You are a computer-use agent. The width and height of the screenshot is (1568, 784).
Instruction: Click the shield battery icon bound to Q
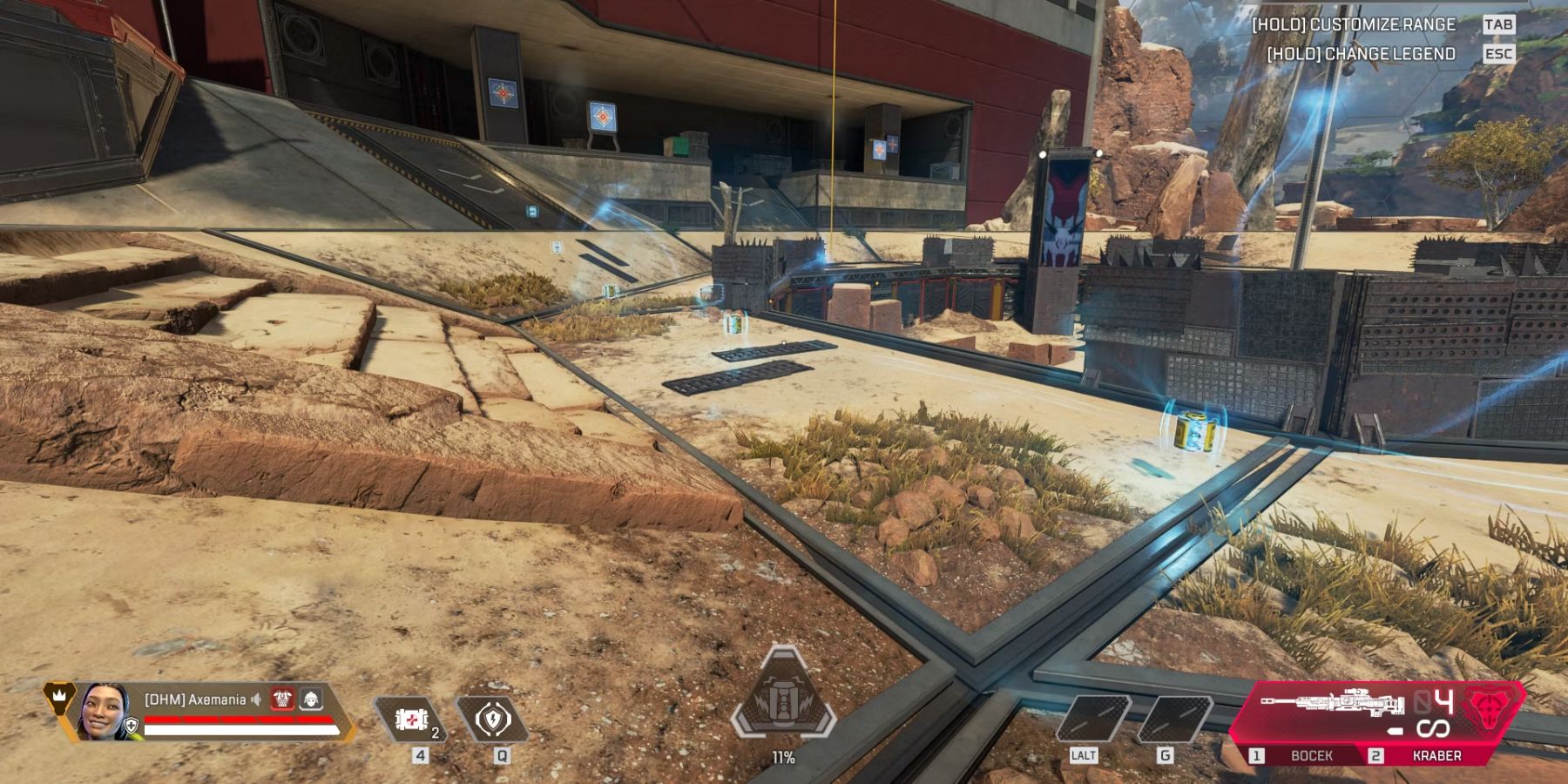click(493, 720)
